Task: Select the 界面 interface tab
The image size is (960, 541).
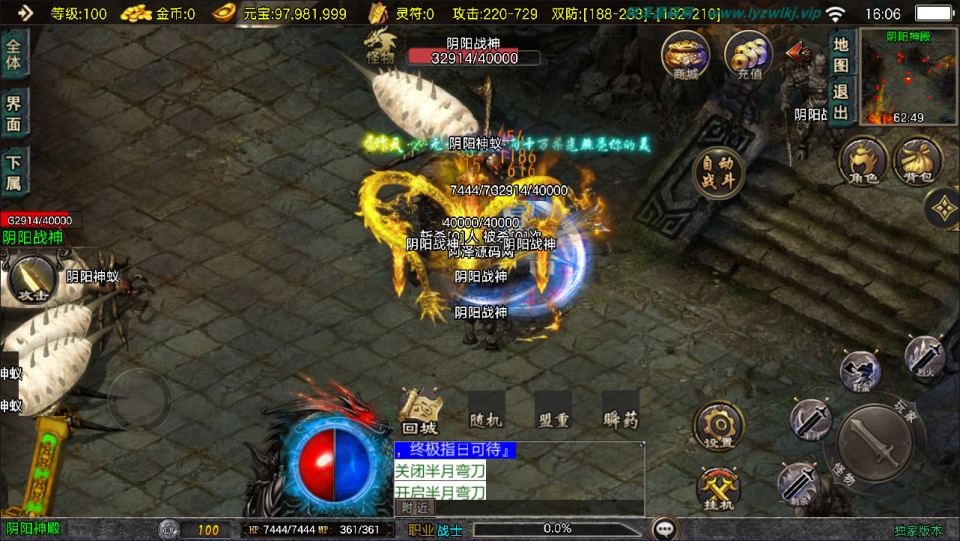Action: [14, 111]
